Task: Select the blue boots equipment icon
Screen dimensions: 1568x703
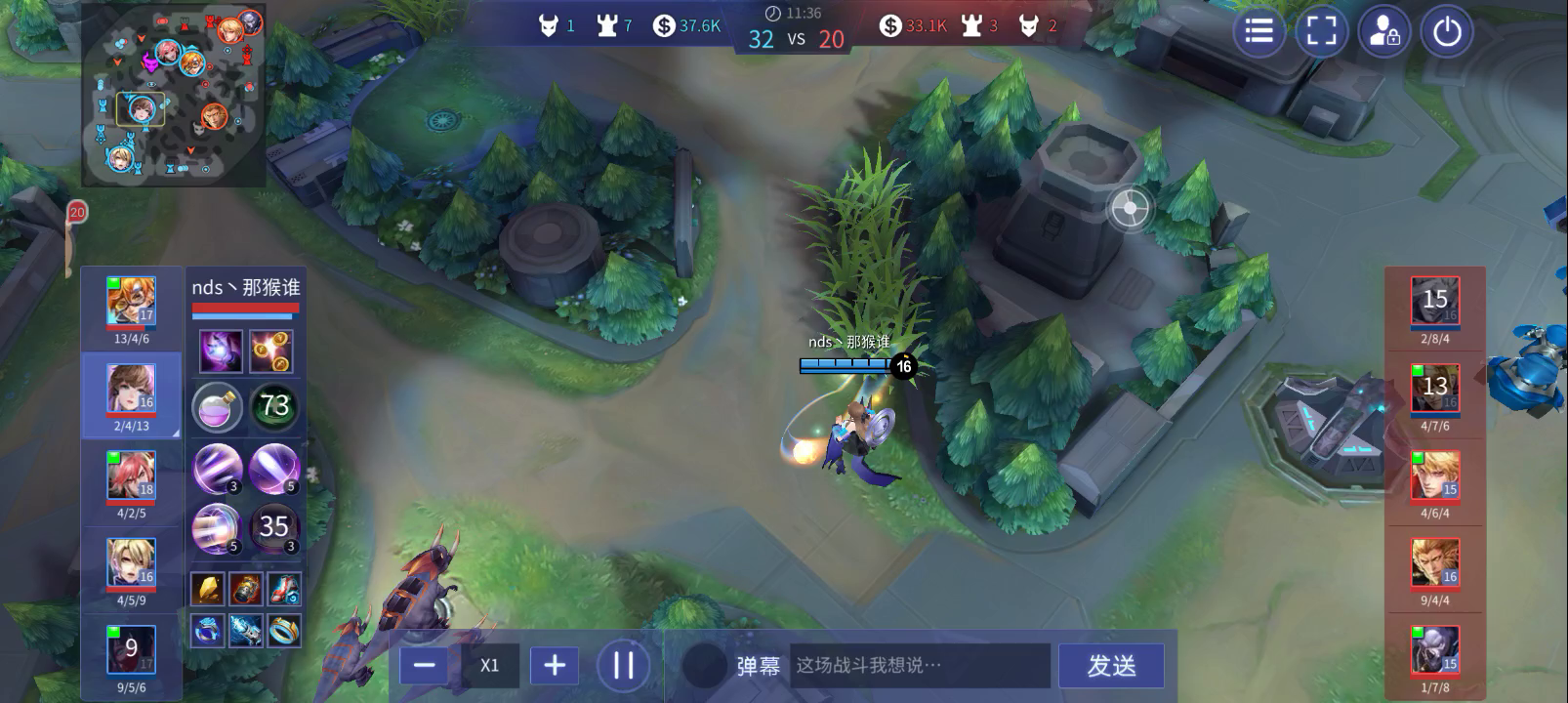Action: pos(286,588)
